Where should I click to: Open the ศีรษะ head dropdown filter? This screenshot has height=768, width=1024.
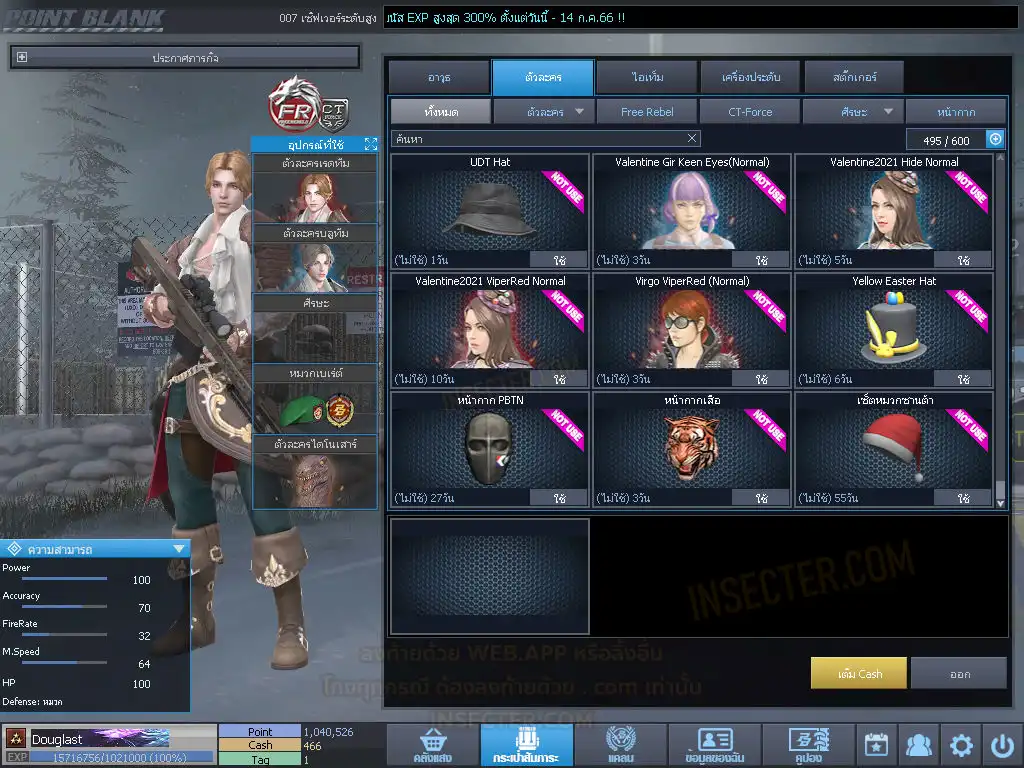tap(853, 112)
